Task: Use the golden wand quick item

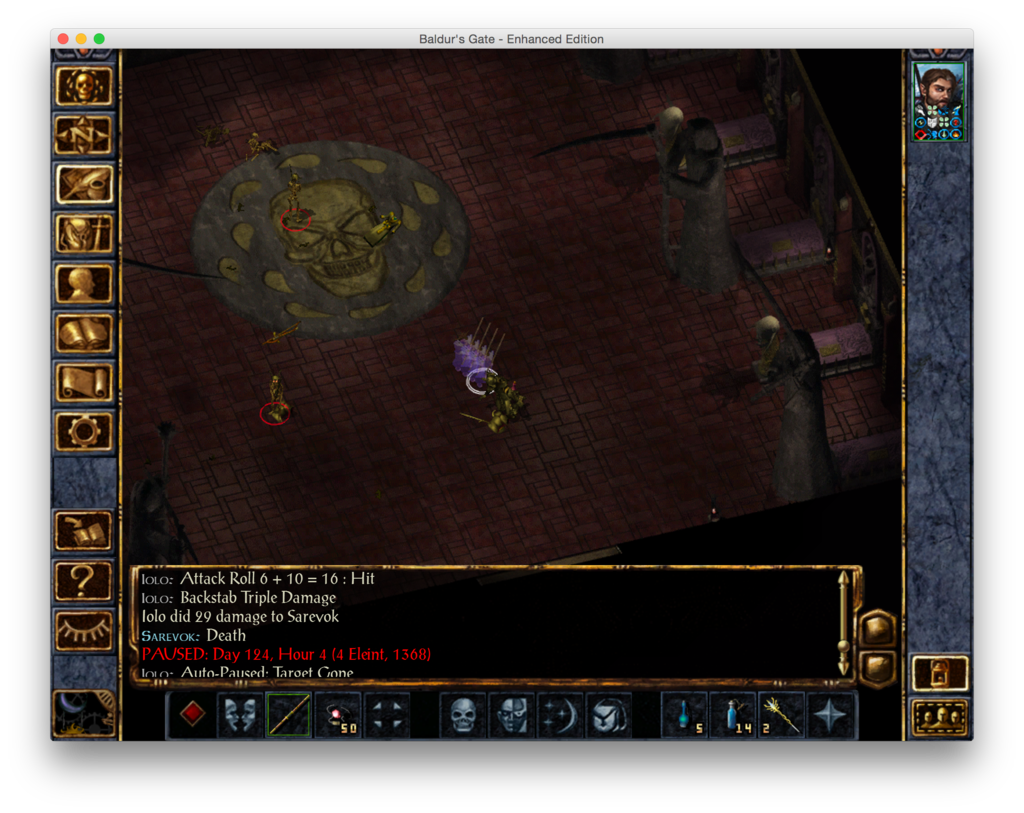Action: click(x=782, y=715)
